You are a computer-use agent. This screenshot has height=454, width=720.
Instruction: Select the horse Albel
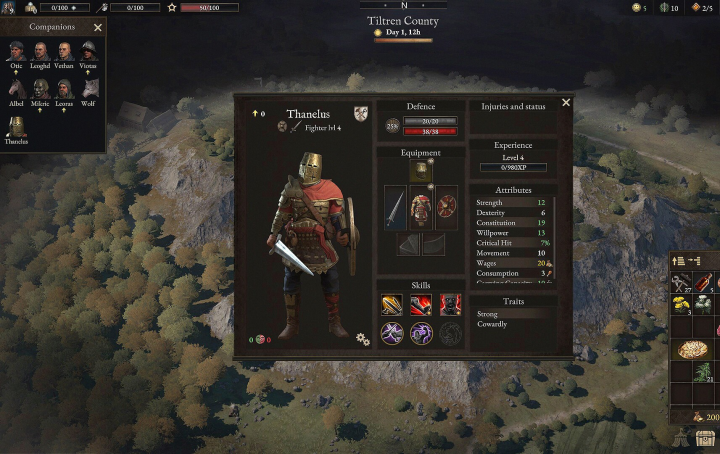coord(16,88)
